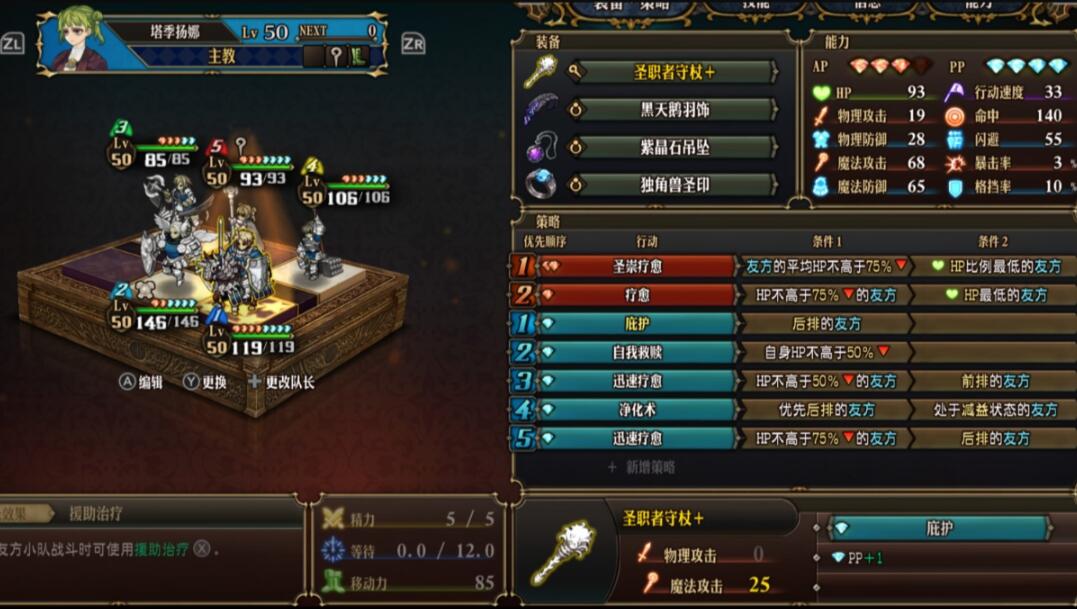Choose the 疗愈 action in strategy list
1077x609 pixels.
coord(638,295)
